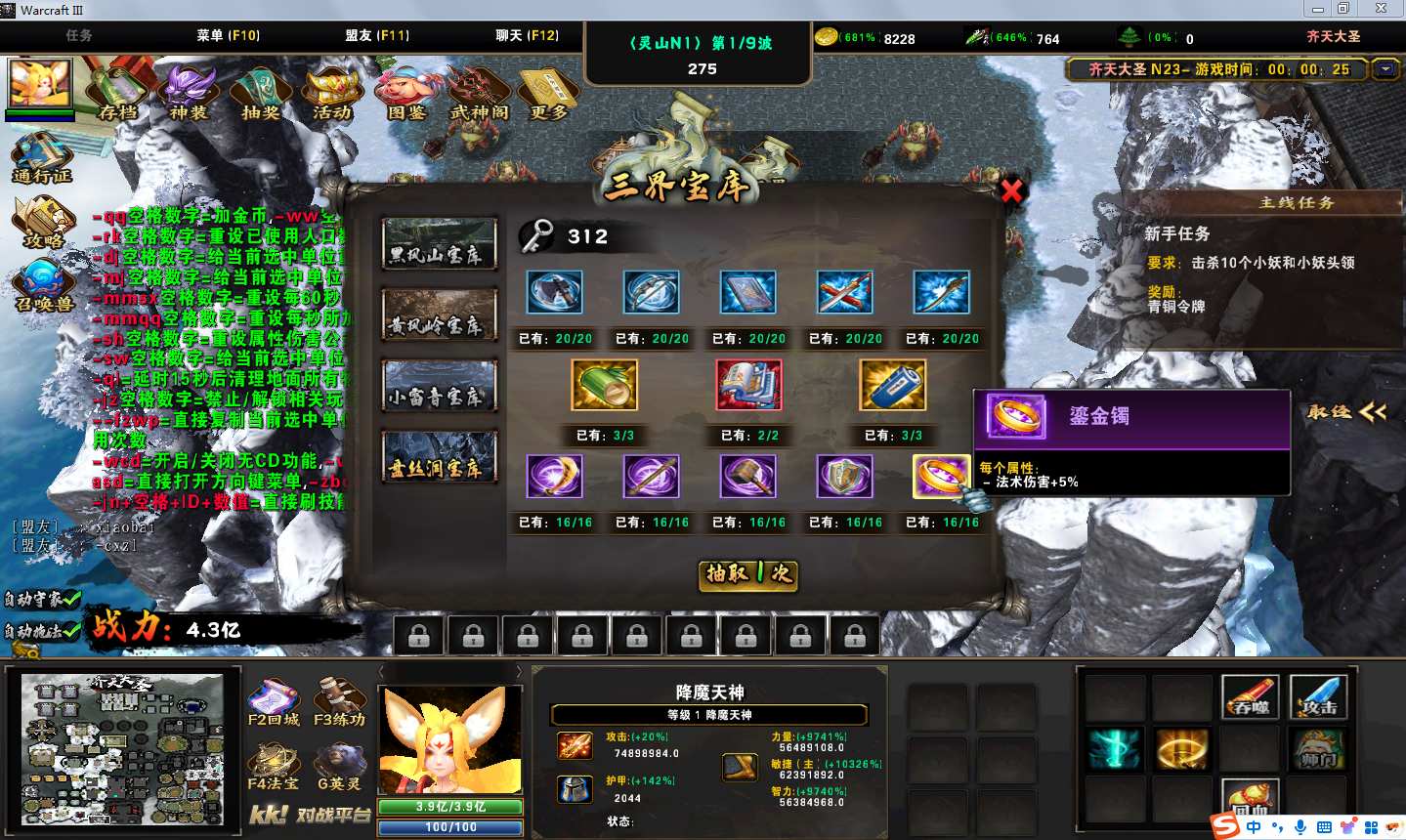Open the 盟友 (F11) allies menu
Screen dimensions: 1406x840
click(x=376, y=35)
